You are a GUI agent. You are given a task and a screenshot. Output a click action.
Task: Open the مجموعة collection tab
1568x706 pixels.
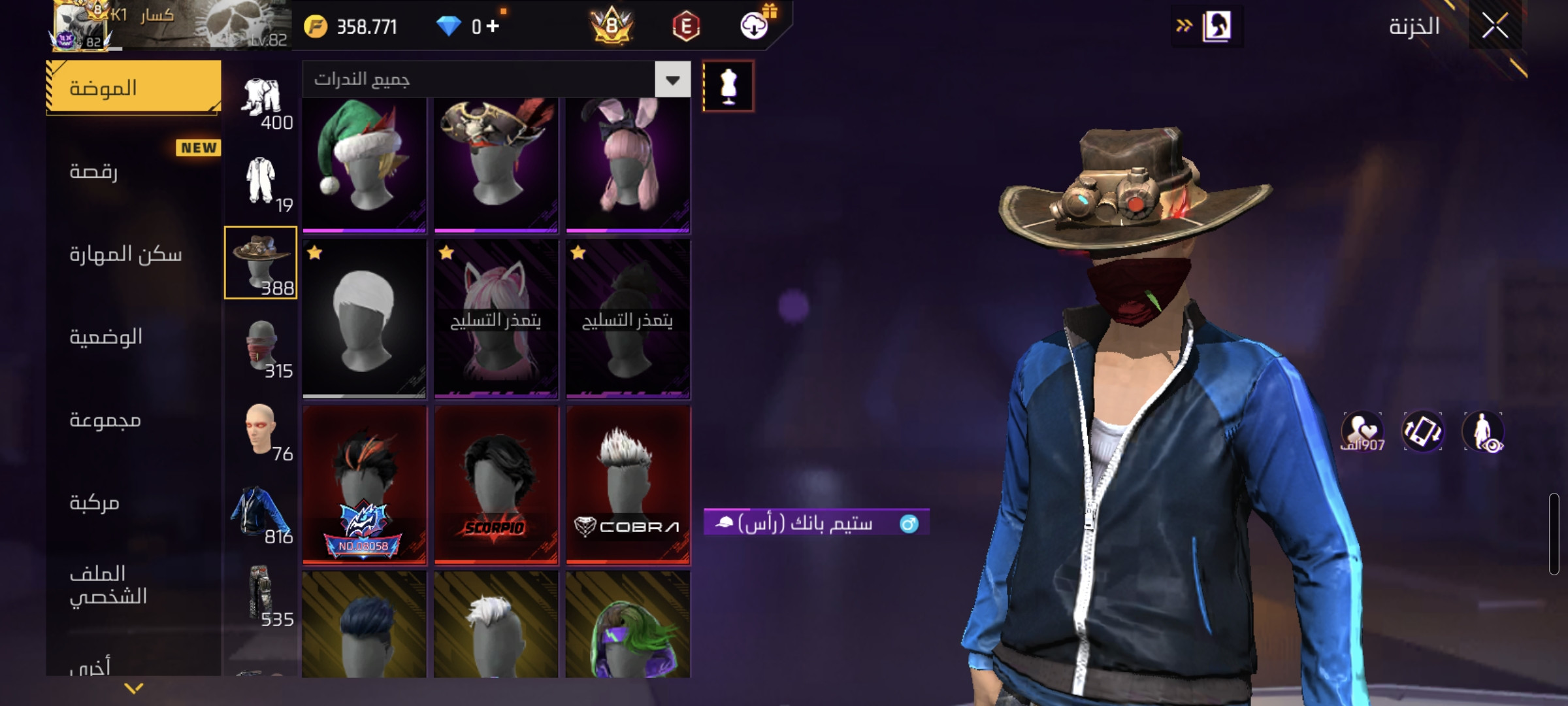105,420
